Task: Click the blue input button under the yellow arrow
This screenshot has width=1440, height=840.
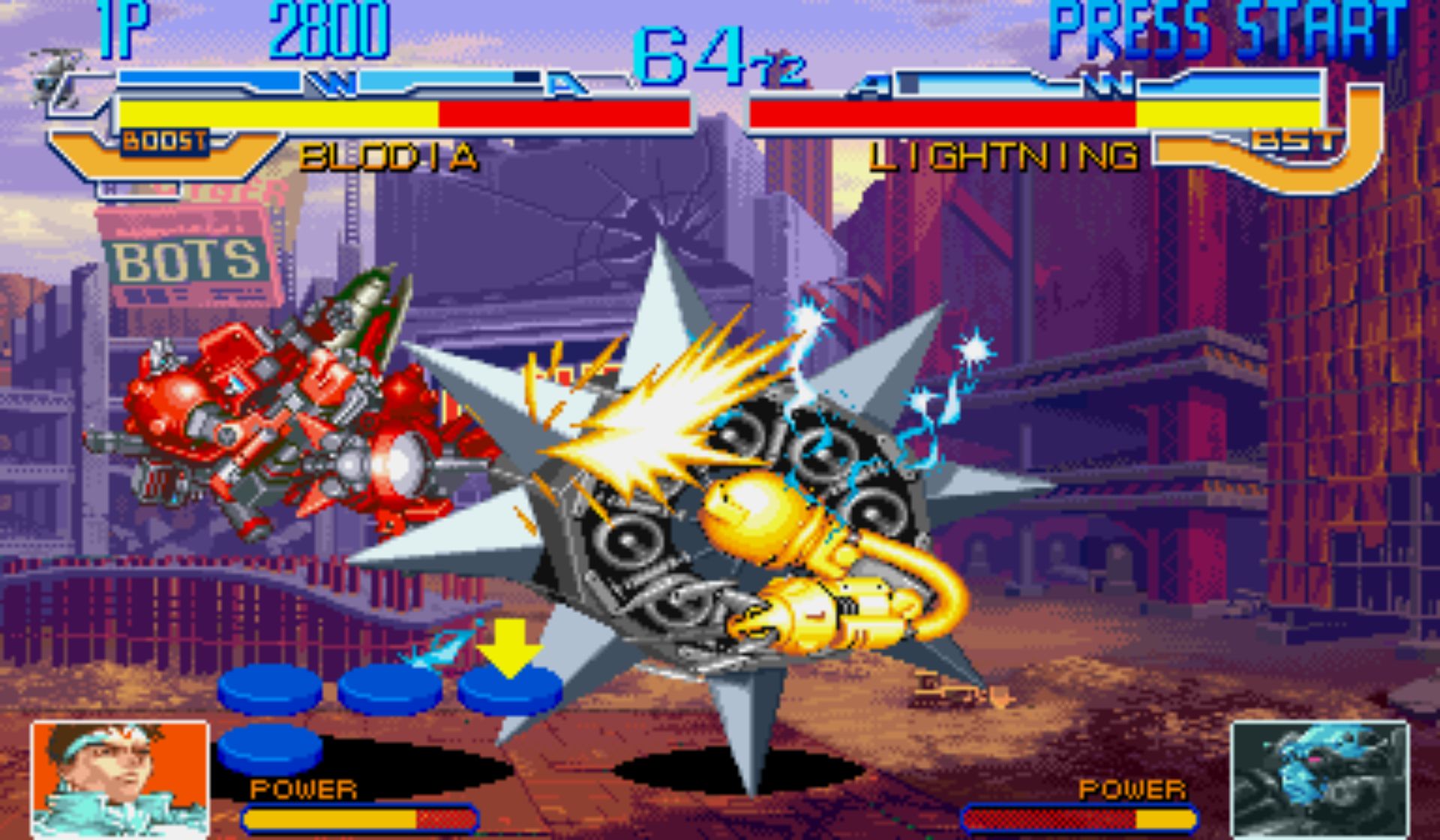Action: point(510,690)
